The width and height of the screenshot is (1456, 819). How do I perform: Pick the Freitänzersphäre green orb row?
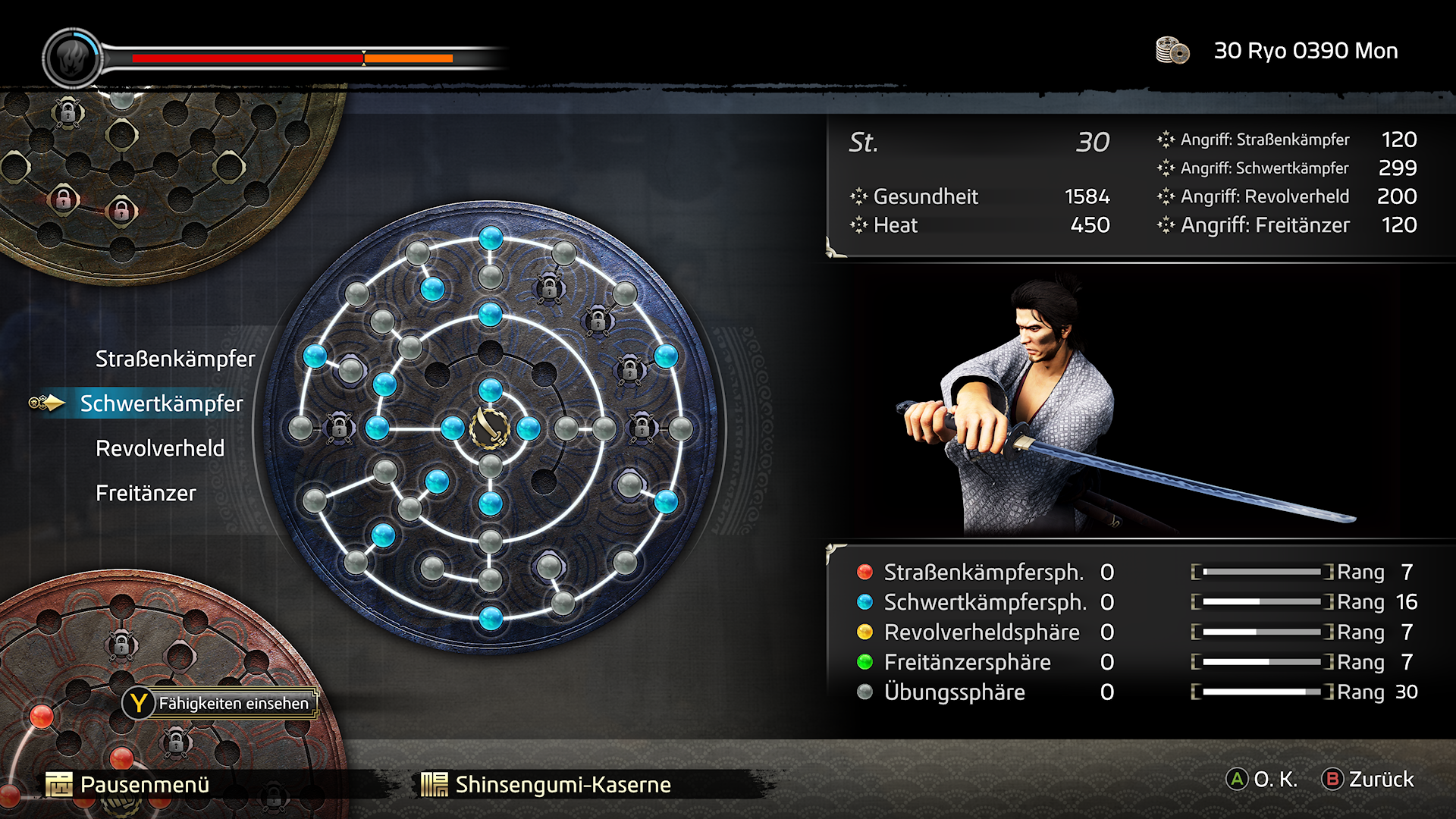[967, 662]
